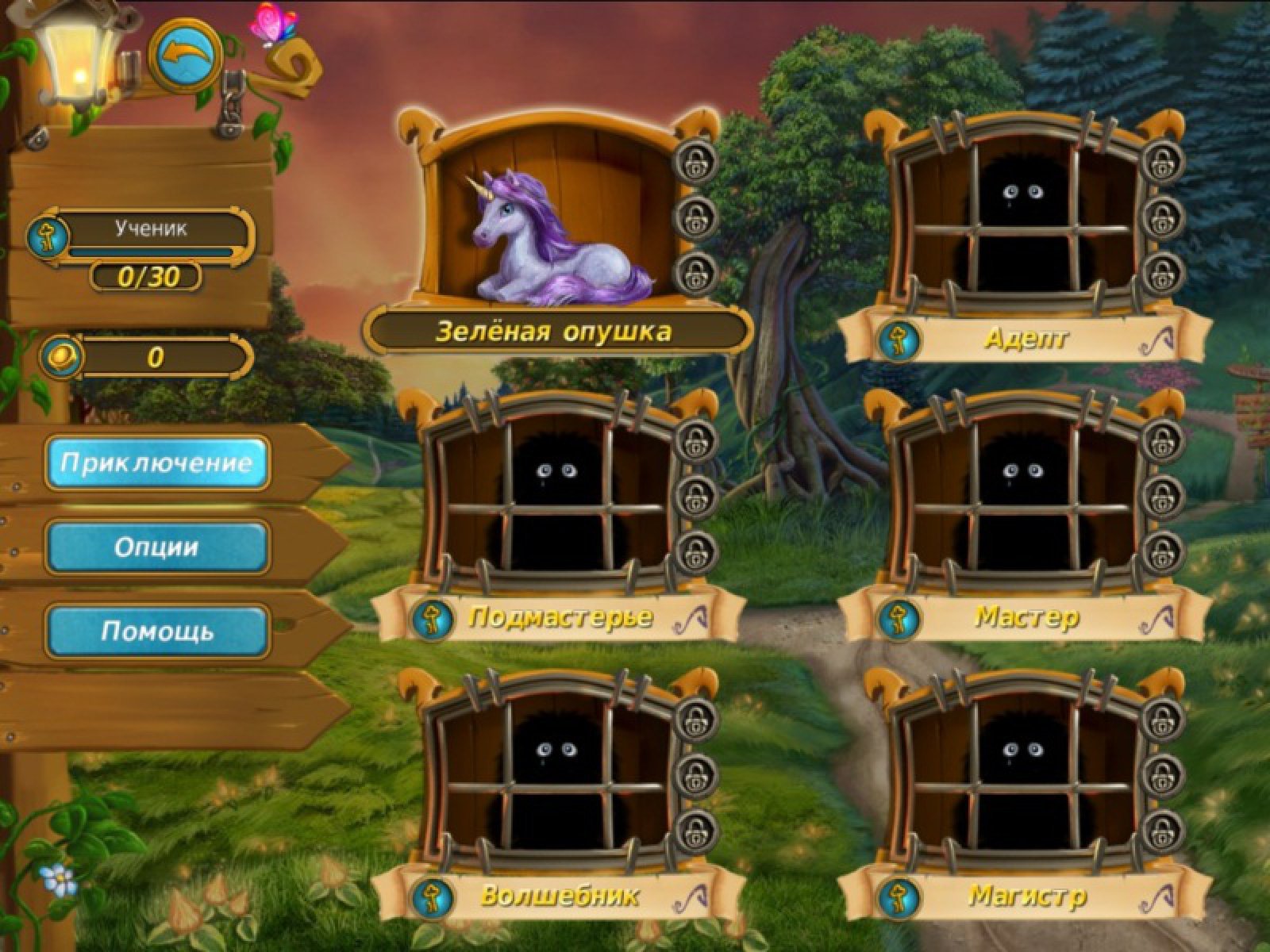Image resolution: width=1270 pixels, height=952 pixels.
Task: Open the Опции settings menu
Action: (157, 547)
